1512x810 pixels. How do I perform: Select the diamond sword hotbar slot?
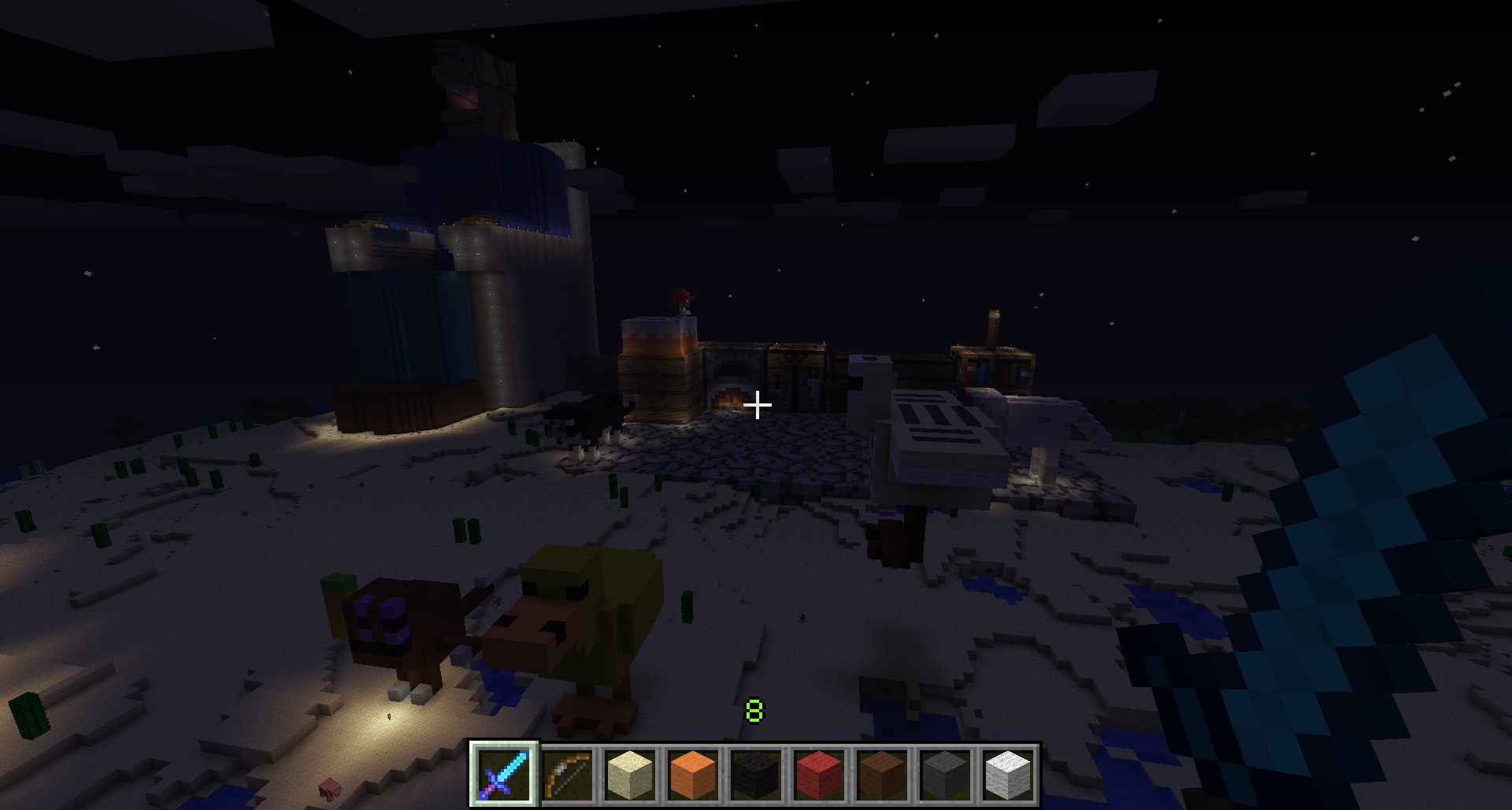coord(504,774)
